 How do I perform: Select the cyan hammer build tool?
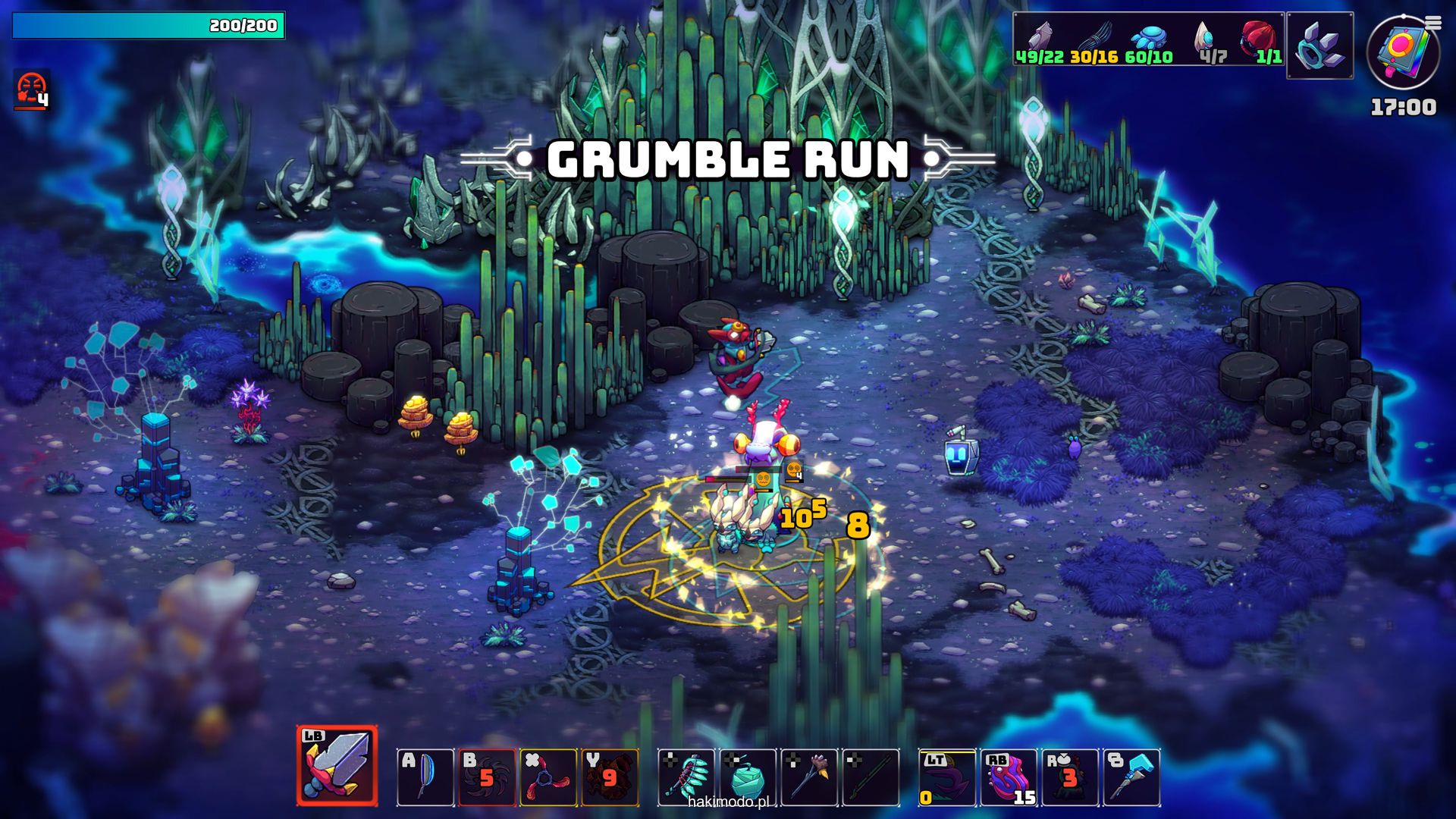[1131, 777]
